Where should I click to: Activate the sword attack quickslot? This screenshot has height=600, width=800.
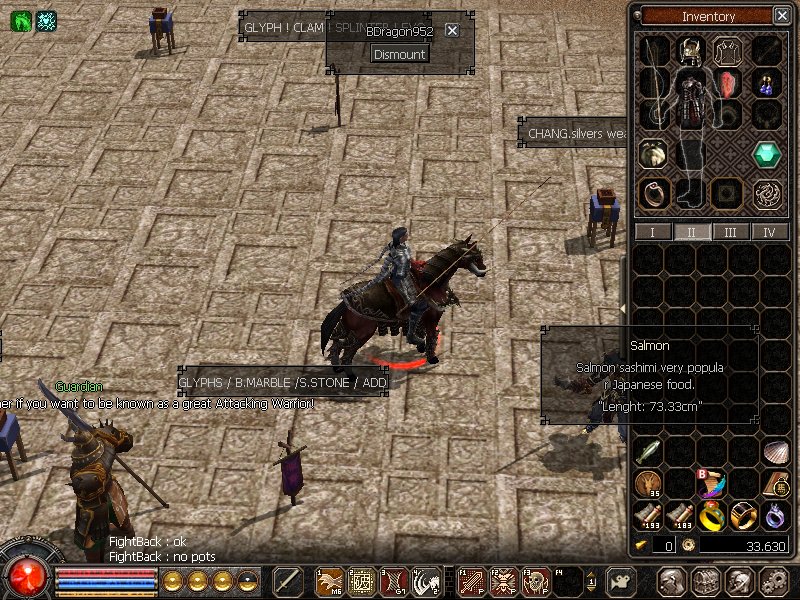coord(288,581)
